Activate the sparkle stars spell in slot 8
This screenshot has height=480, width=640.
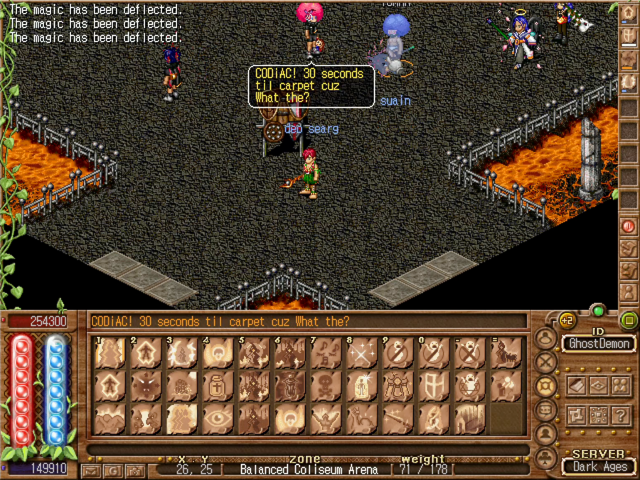point(361,352)
